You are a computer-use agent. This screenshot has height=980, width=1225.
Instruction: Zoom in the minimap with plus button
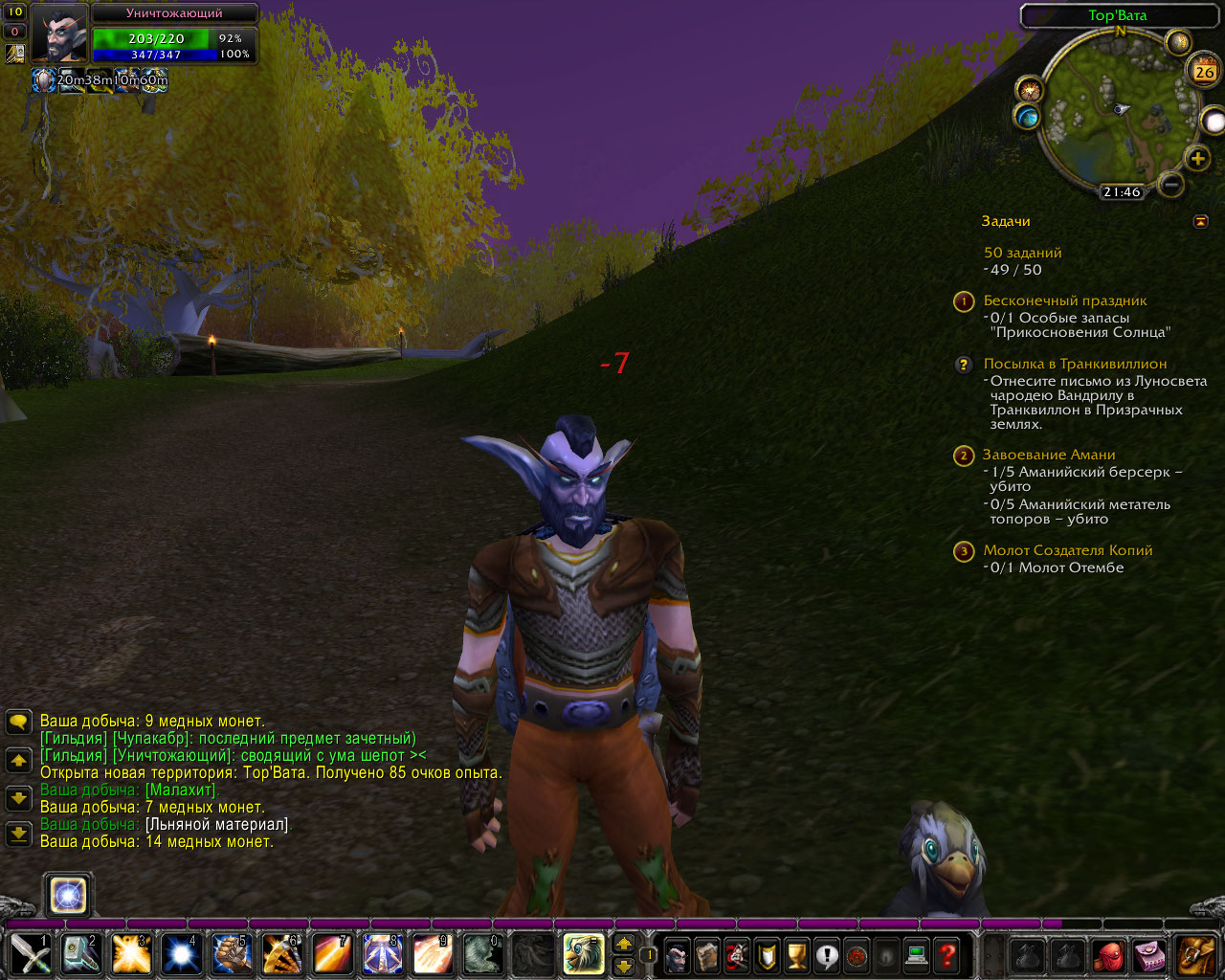coord(1197,159)
